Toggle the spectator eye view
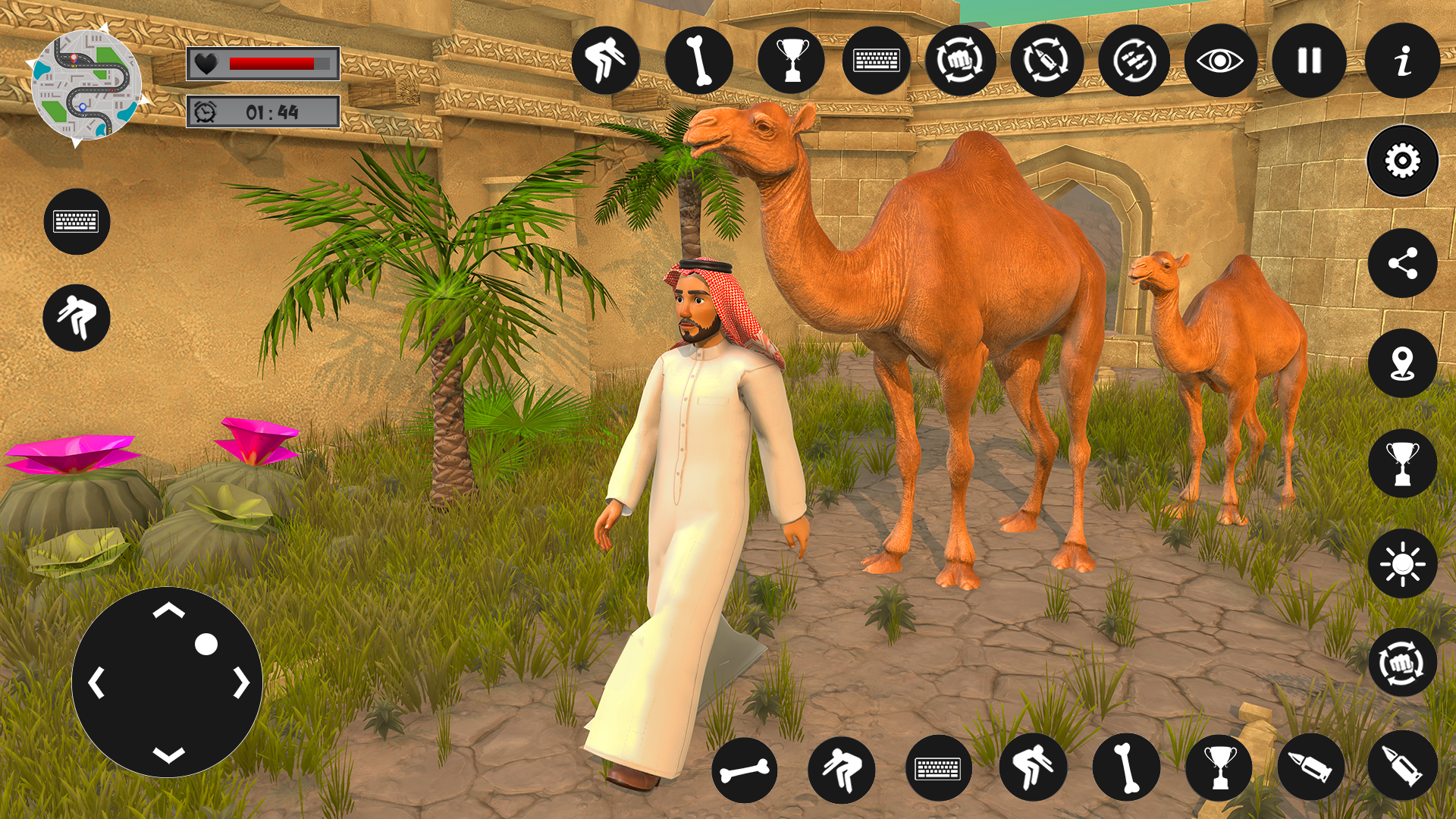This screenshot has height=819, width=1456. pyautogui.click(x=1219, y=61)
